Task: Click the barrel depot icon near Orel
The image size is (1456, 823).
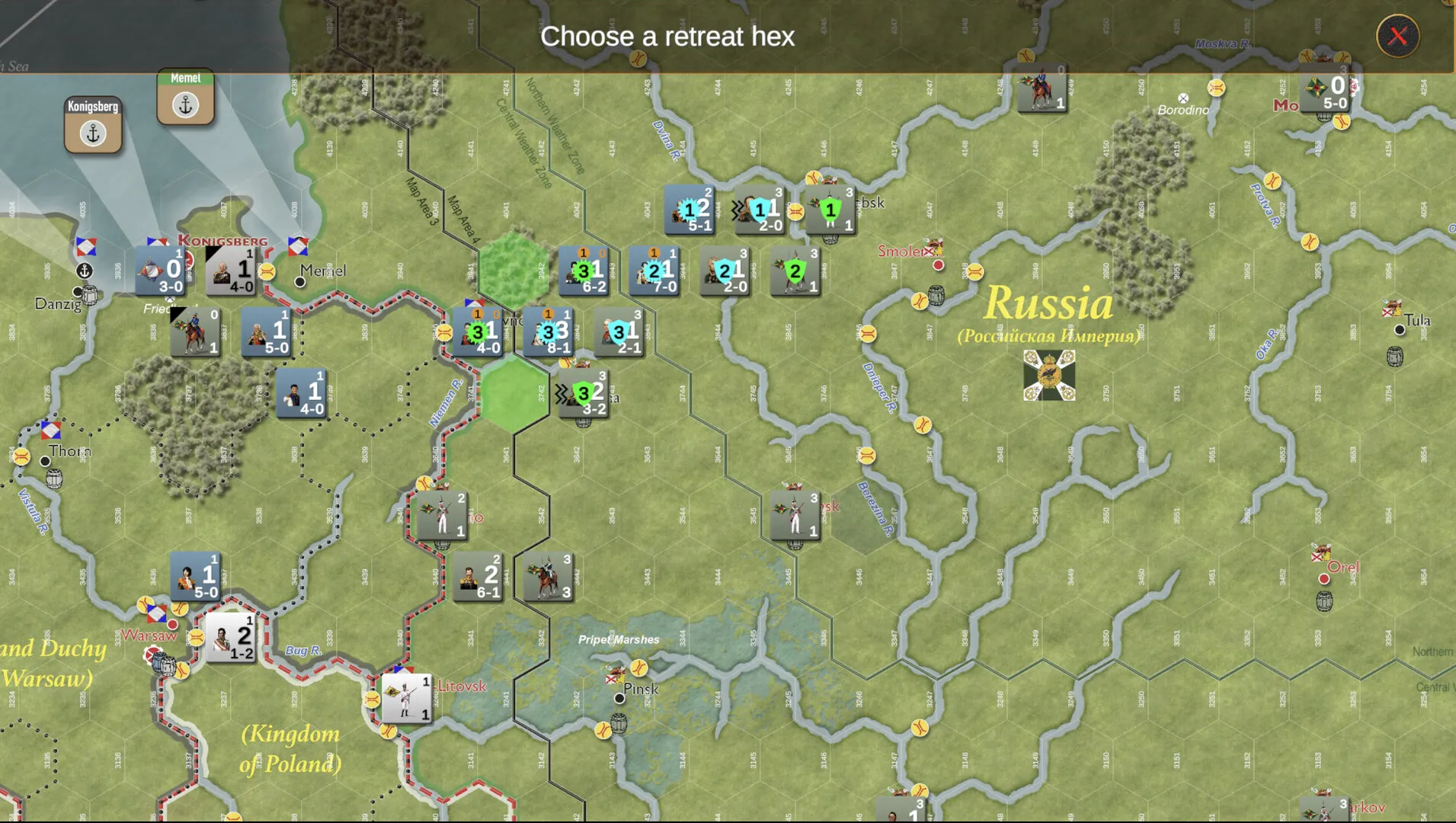Action: coord(1323,601)
